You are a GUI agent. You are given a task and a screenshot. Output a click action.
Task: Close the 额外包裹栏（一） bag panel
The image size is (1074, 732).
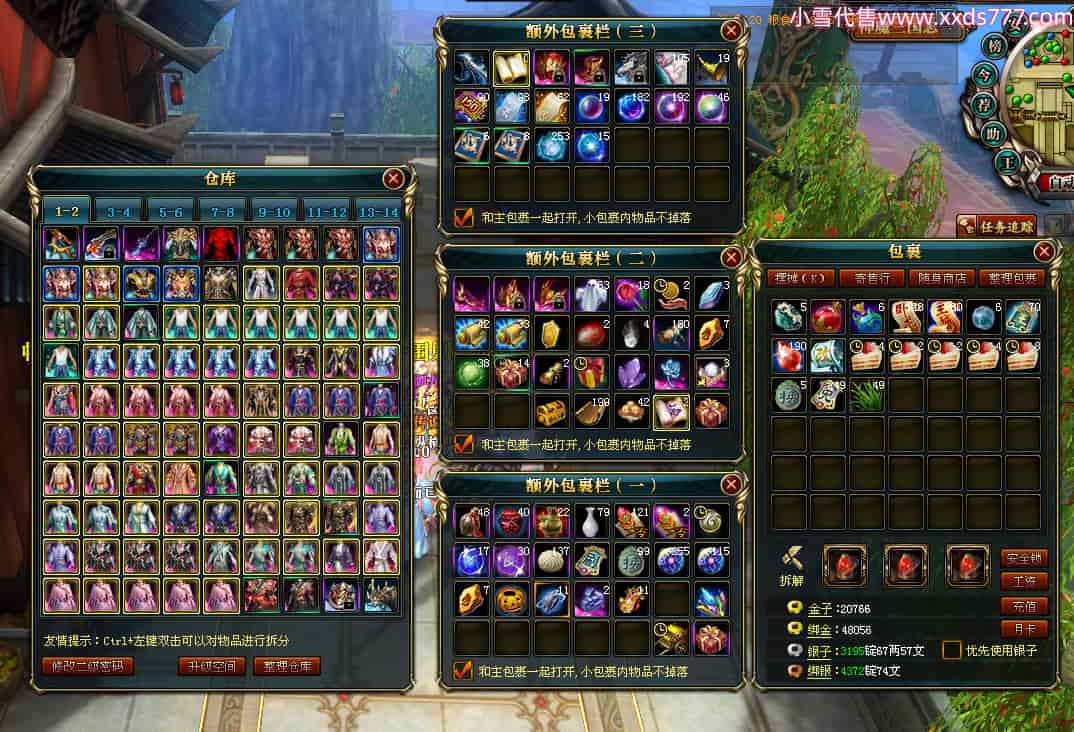(x=732, y=485)
